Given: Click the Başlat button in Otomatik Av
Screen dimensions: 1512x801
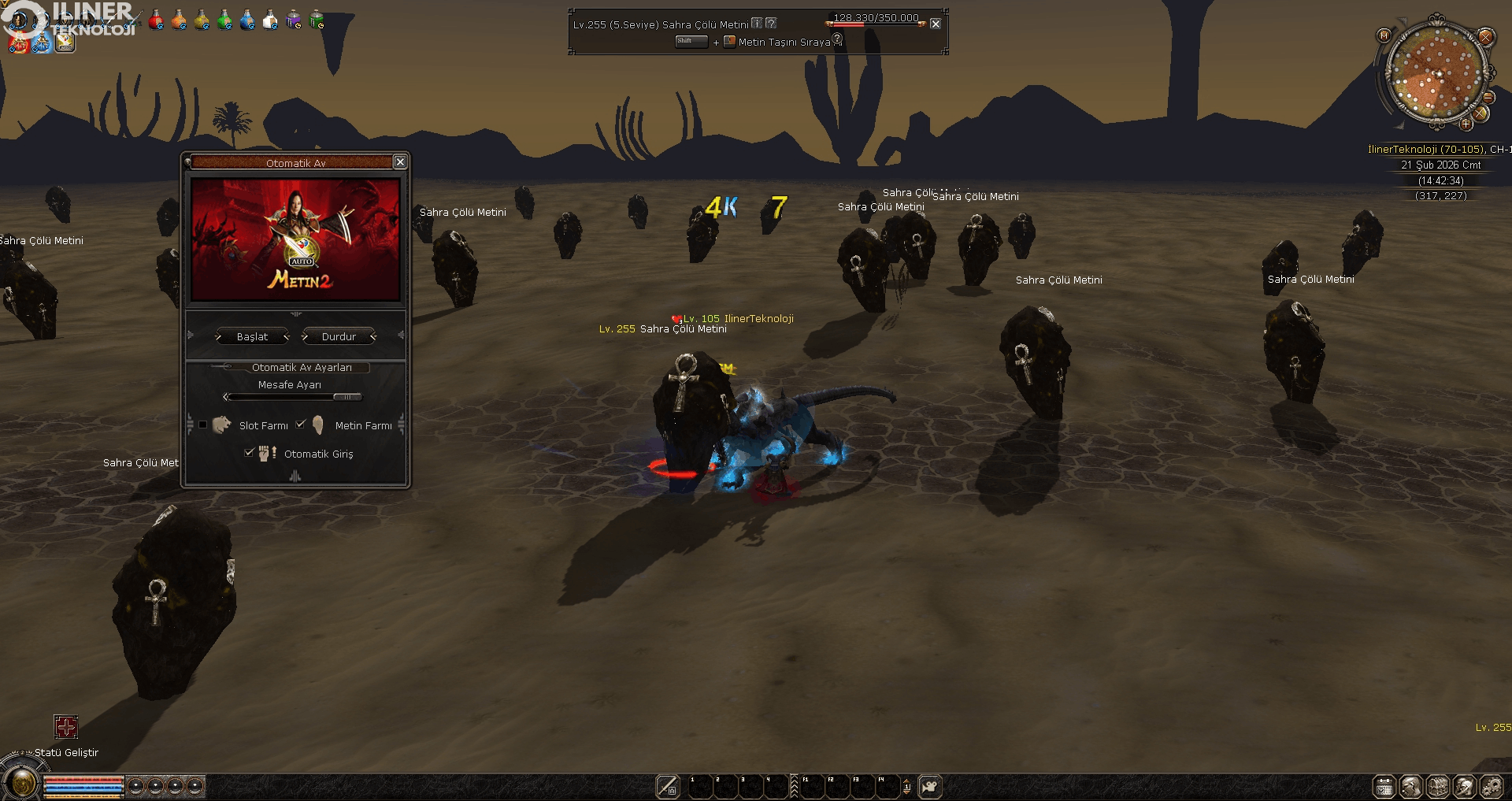Looking at the screenshot, I should (x=252, y=336).
